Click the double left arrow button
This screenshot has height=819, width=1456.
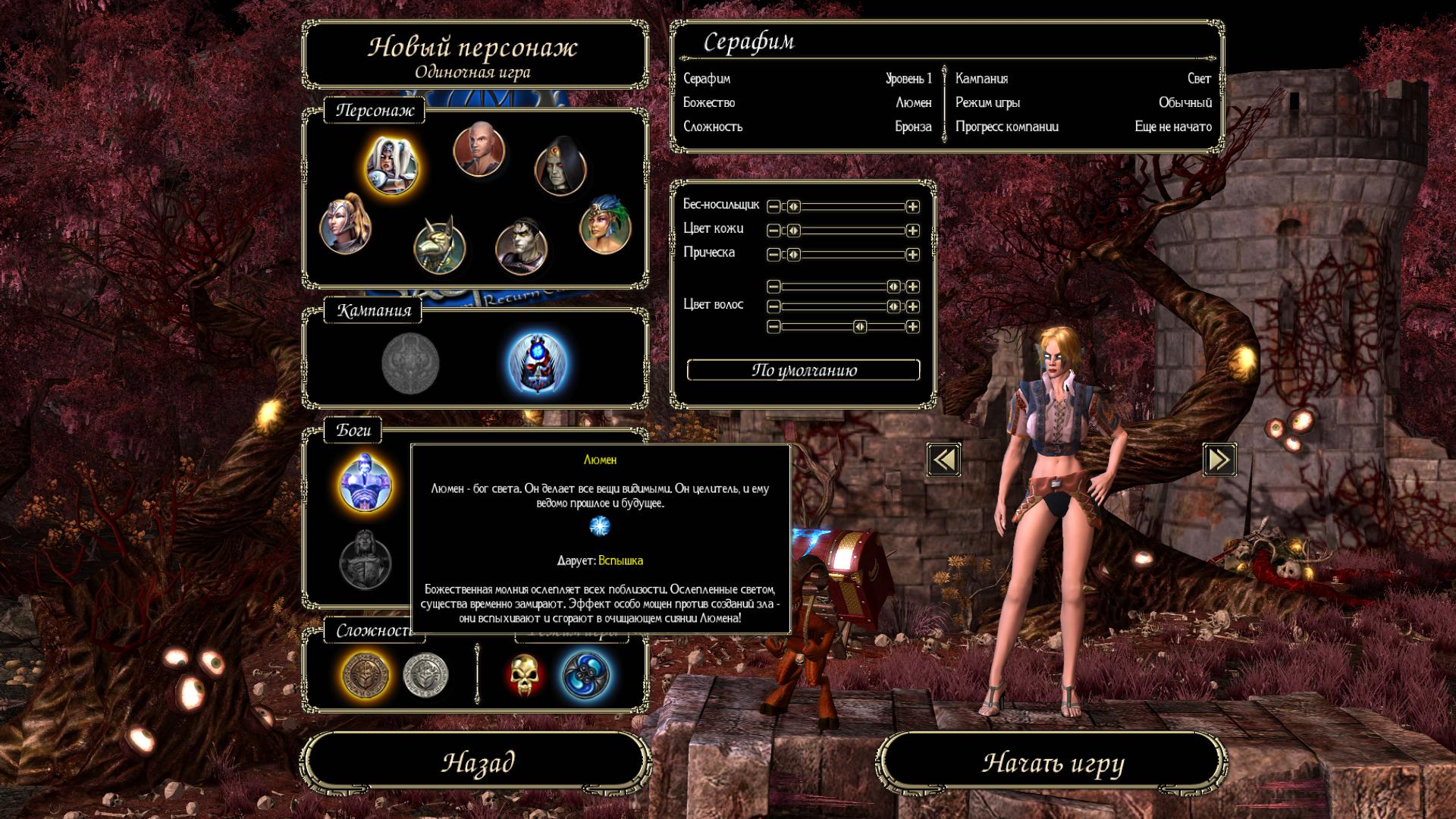(x=944, y=460)
